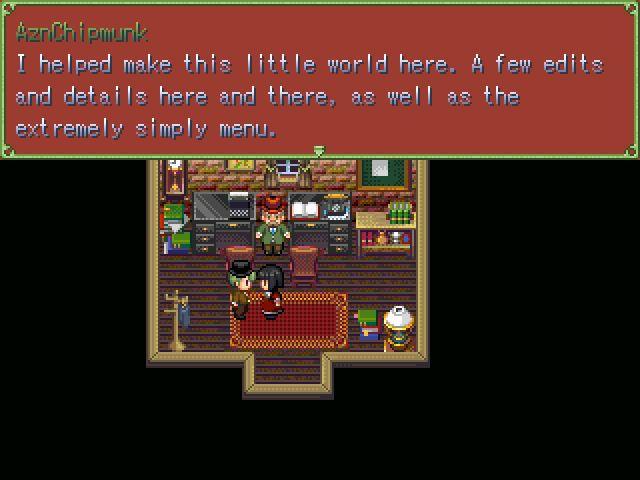Advance the AznChipmunk dialogue message box
640x480 pixels.
pyautogui.click(x=320, y=80)
